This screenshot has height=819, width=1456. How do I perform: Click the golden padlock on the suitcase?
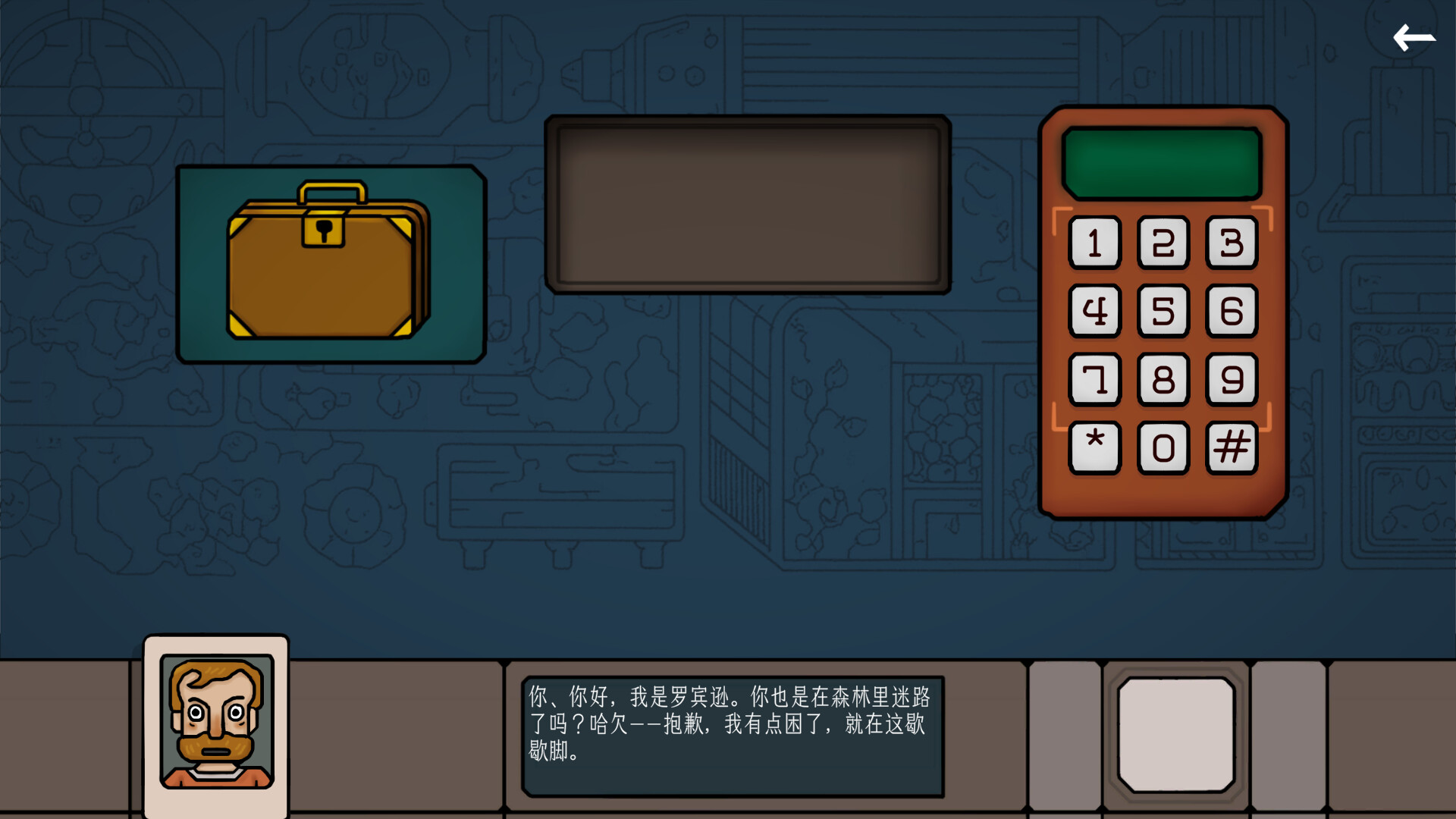click(324, 231)
